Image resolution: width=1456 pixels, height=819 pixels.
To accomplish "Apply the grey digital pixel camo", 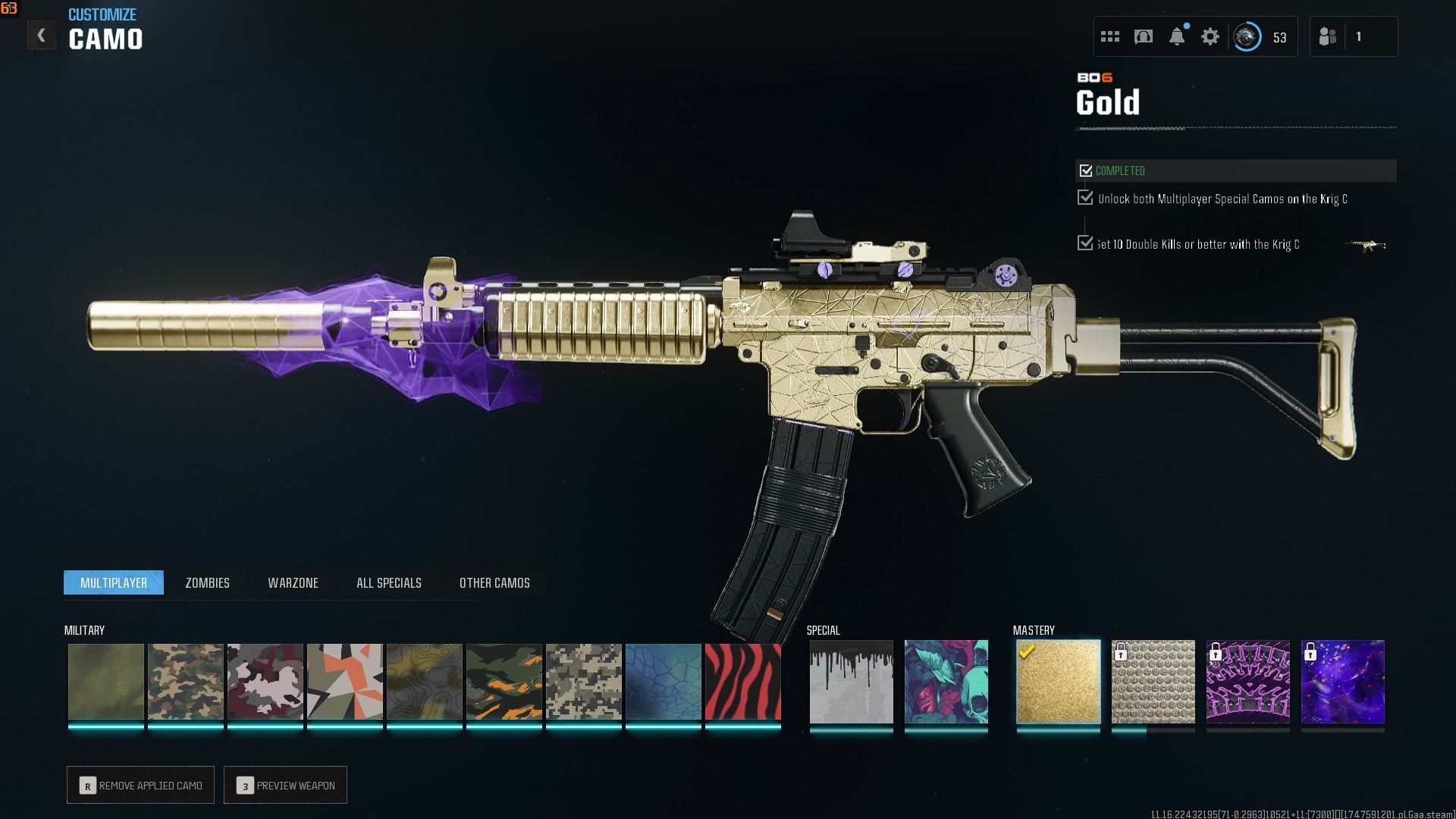I will pyautogui.click(x=583, y=682).
